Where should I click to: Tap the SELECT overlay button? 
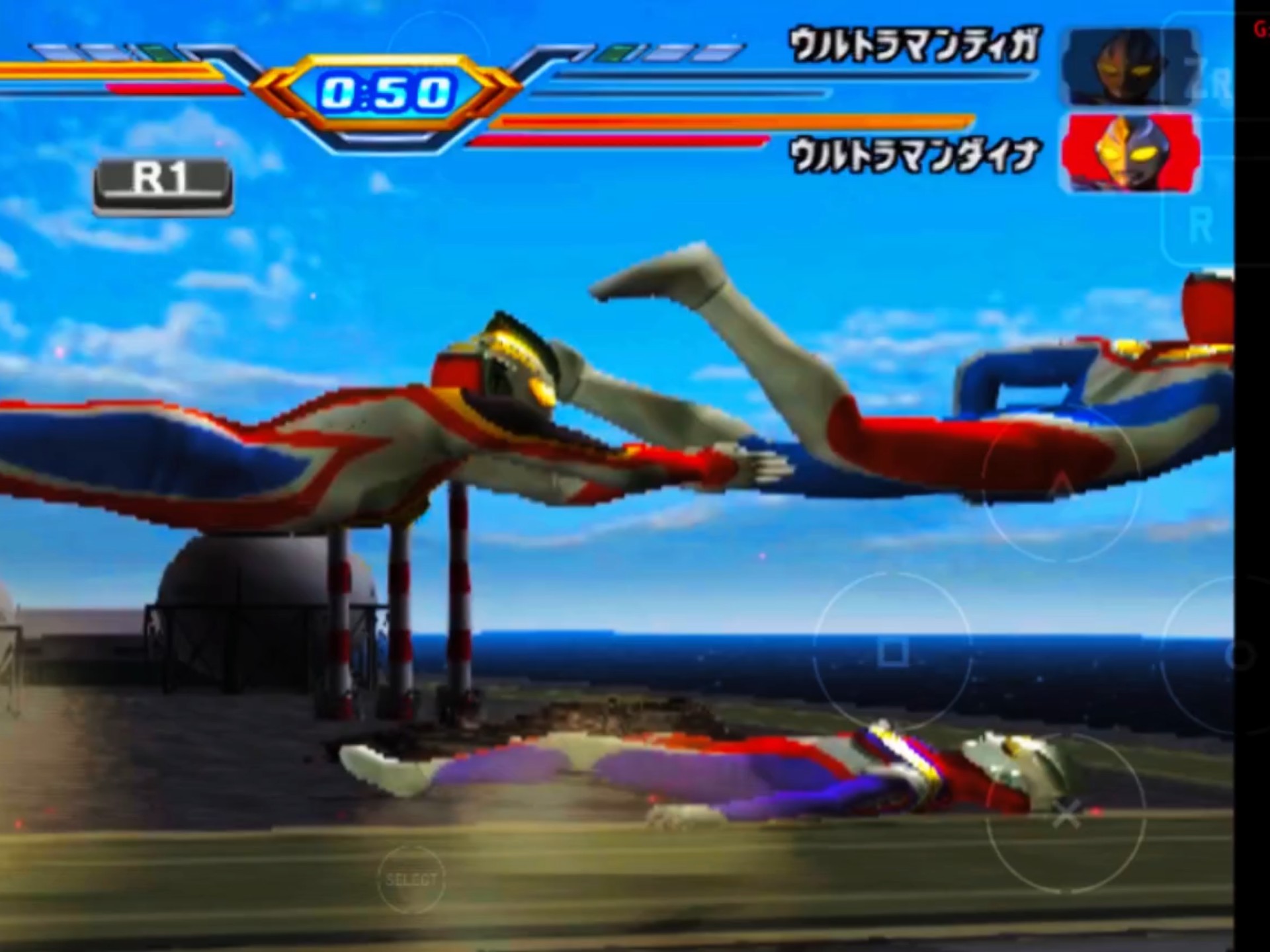411,879
